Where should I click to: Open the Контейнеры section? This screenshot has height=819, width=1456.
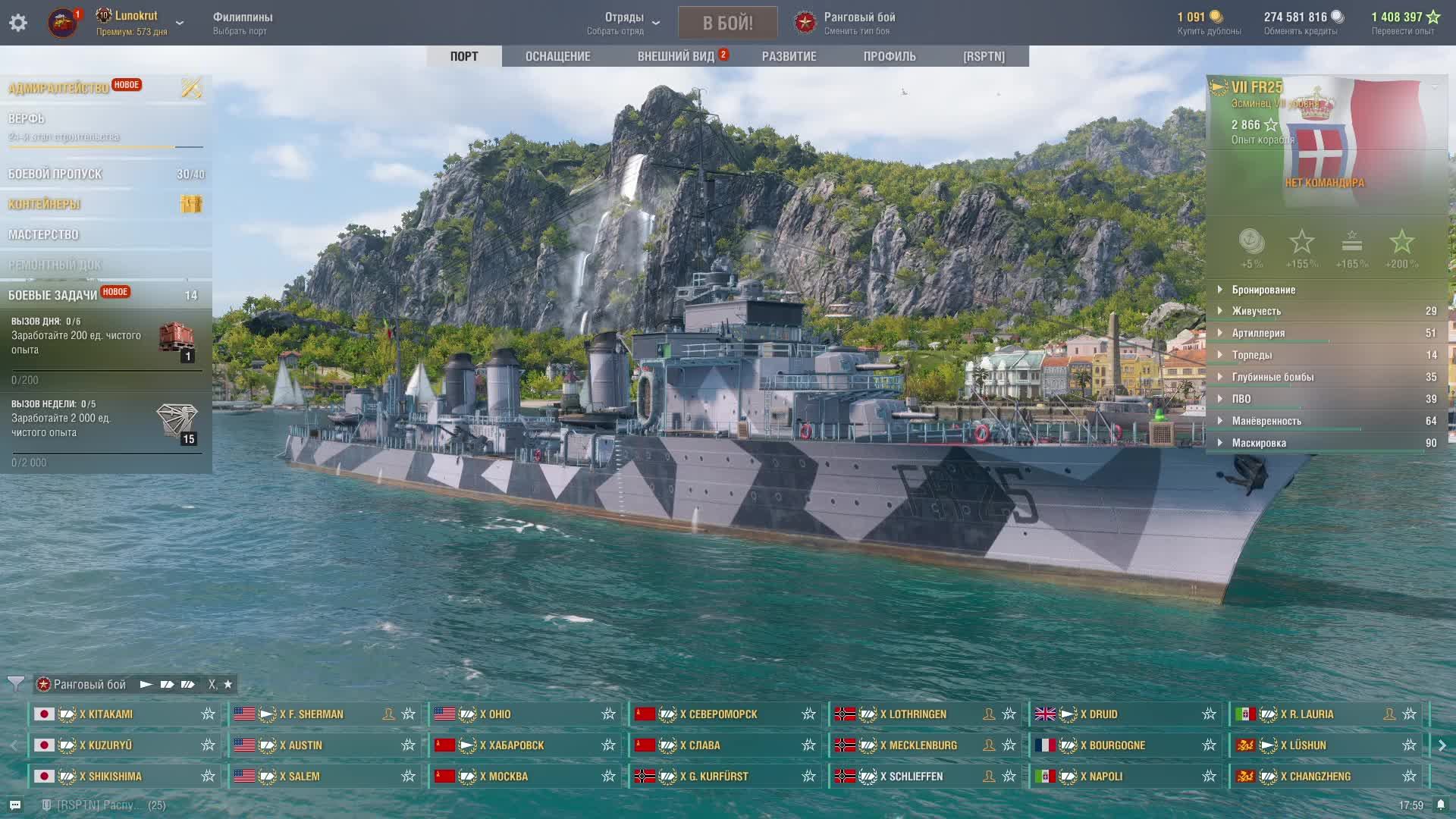coord(45,204)
